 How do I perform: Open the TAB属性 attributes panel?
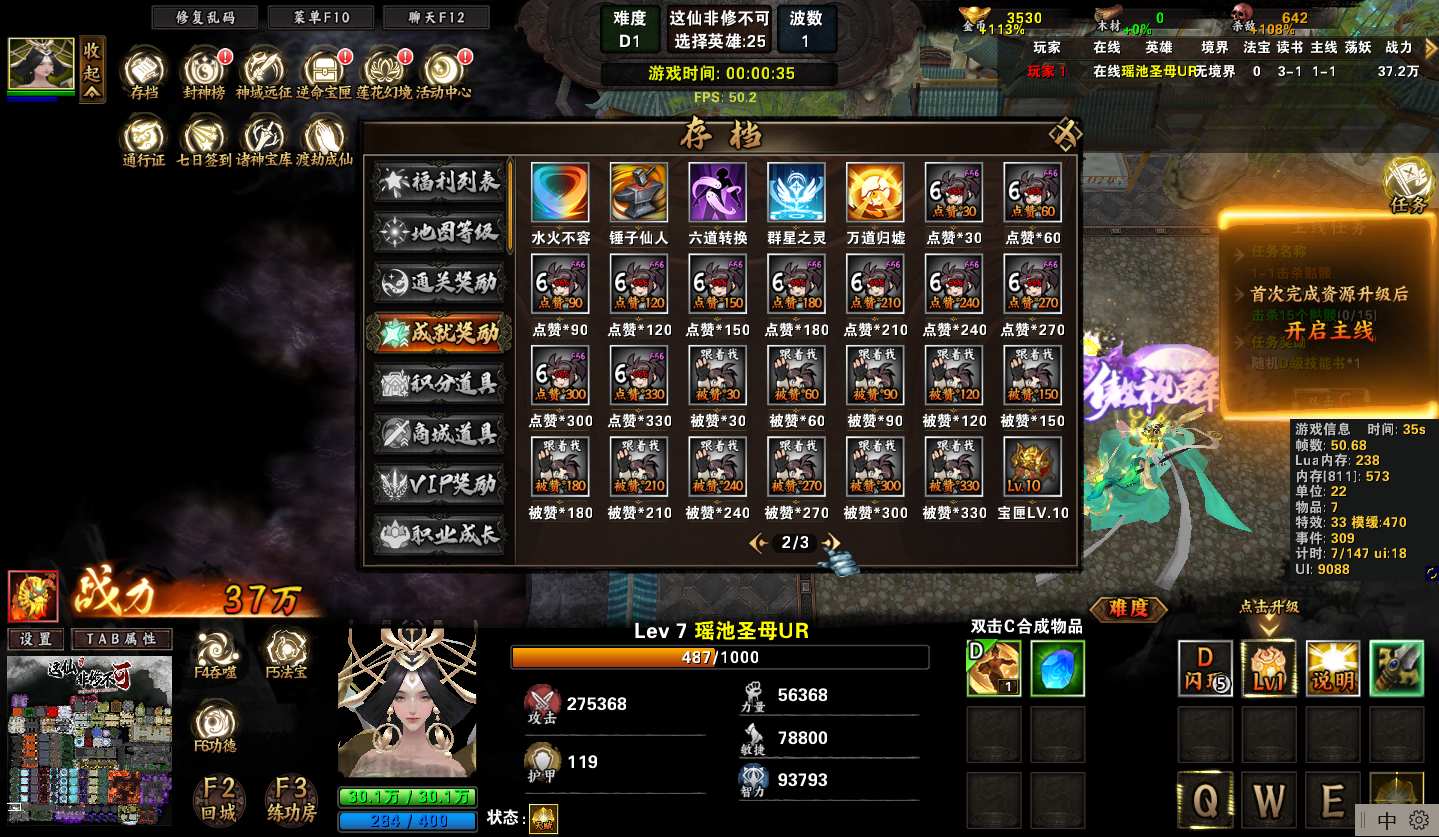[x=122, y=640]
